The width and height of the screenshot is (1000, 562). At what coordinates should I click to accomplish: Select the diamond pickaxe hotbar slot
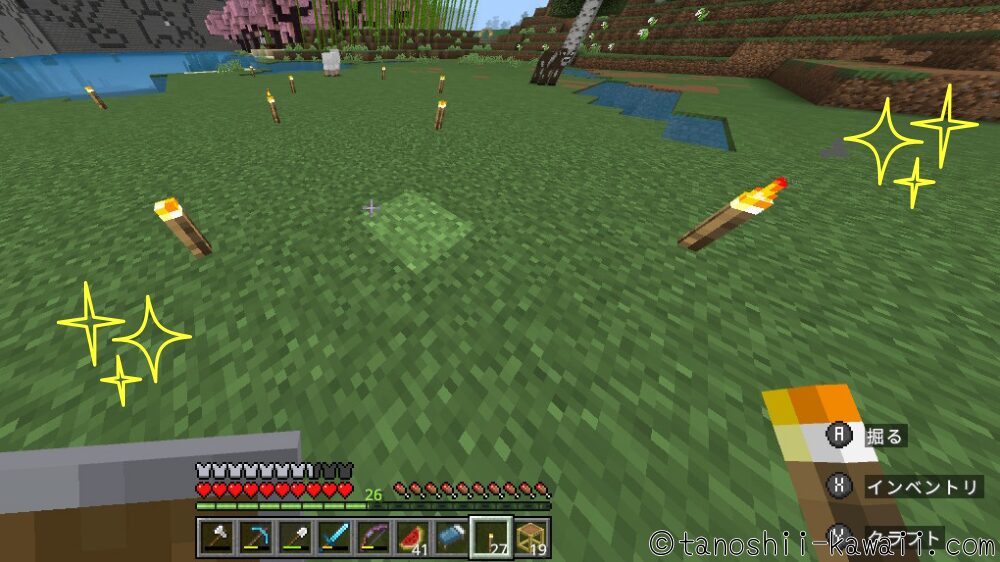255,538
